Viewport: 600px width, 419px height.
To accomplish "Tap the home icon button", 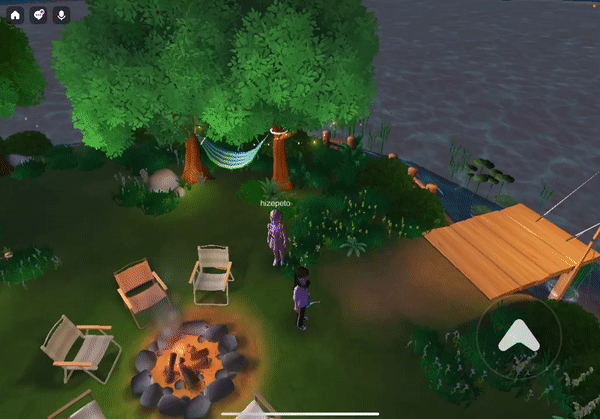I will [x=15, y=15].
